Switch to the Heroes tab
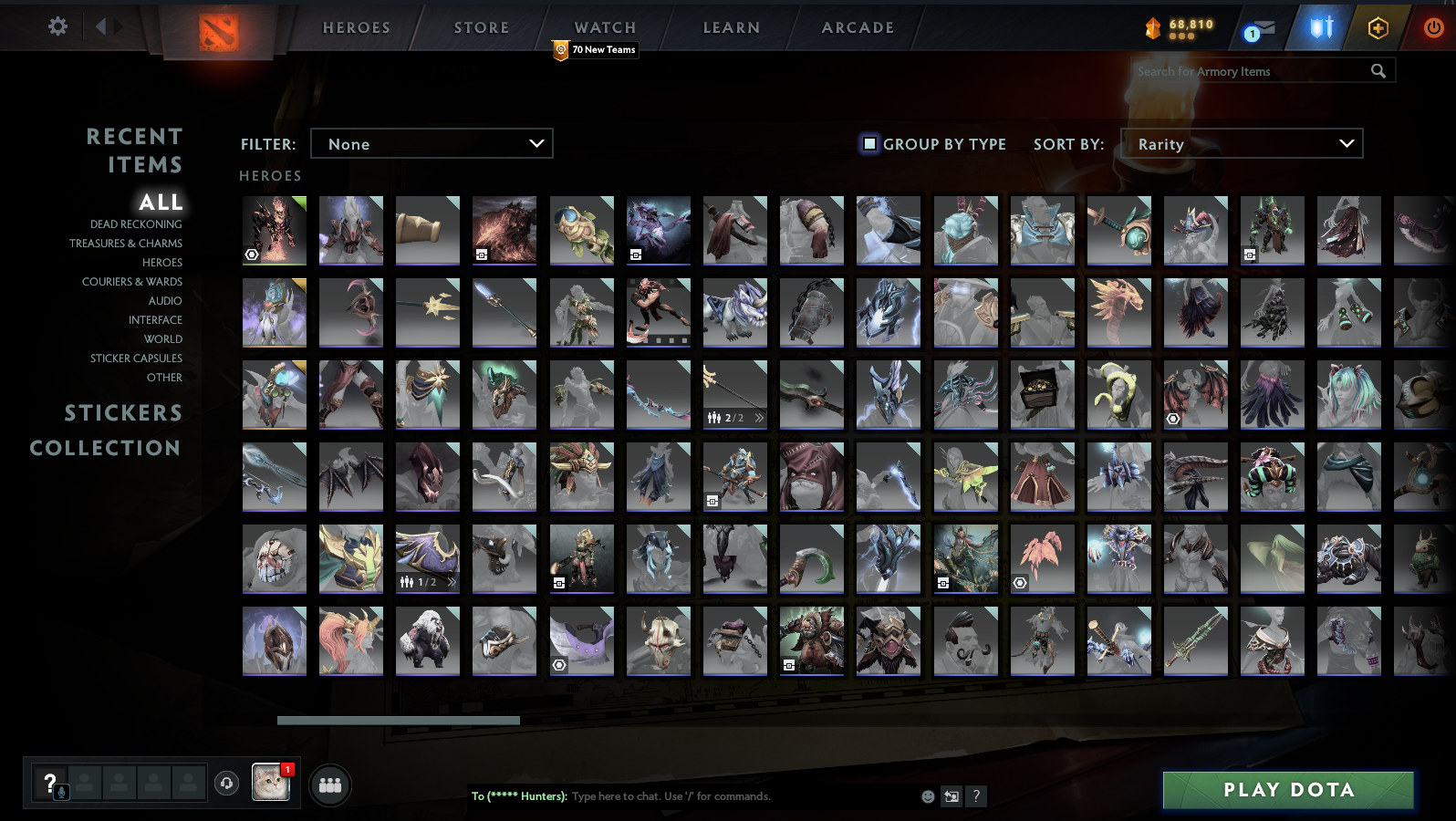The image size is (1456, 821). pos(356,27)
